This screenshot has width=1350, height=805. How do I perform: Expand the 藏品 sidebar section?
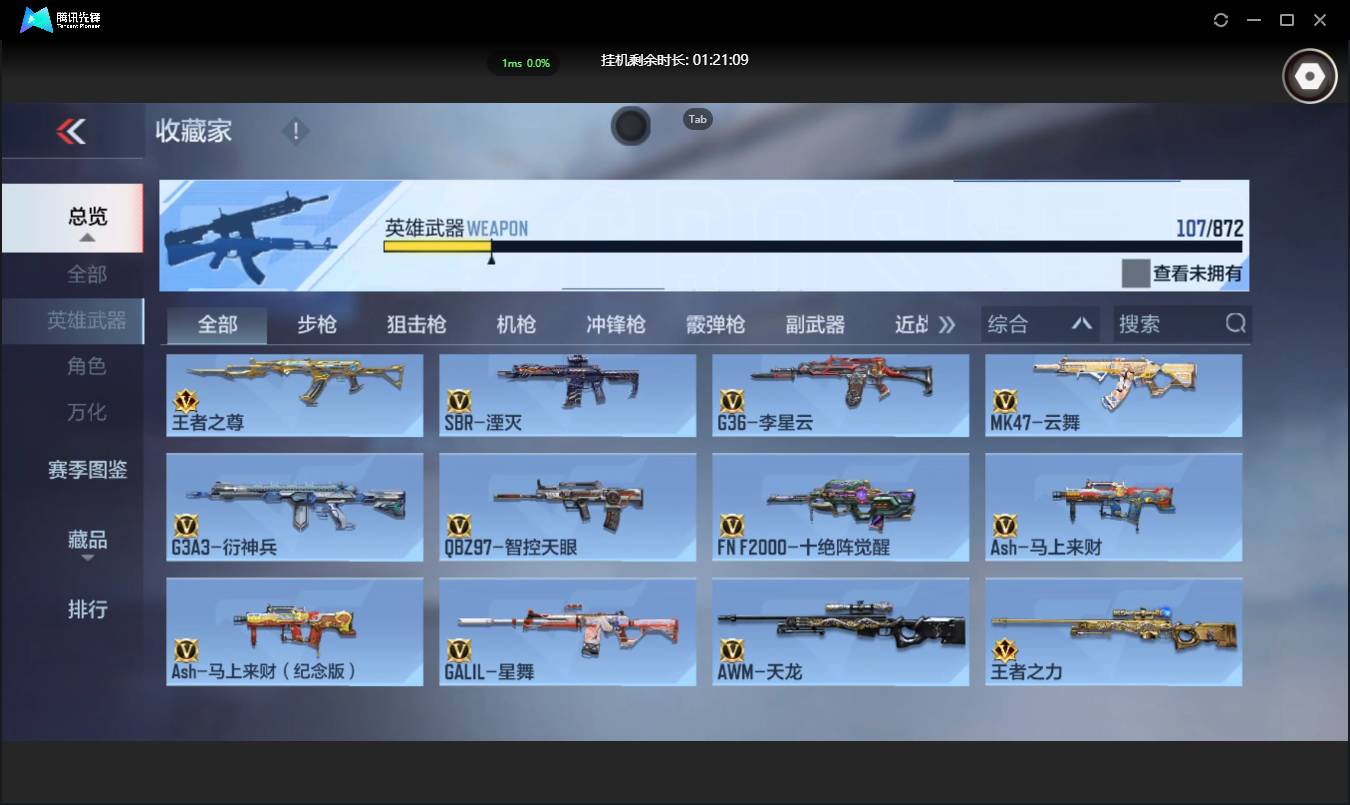click(87, 540)
